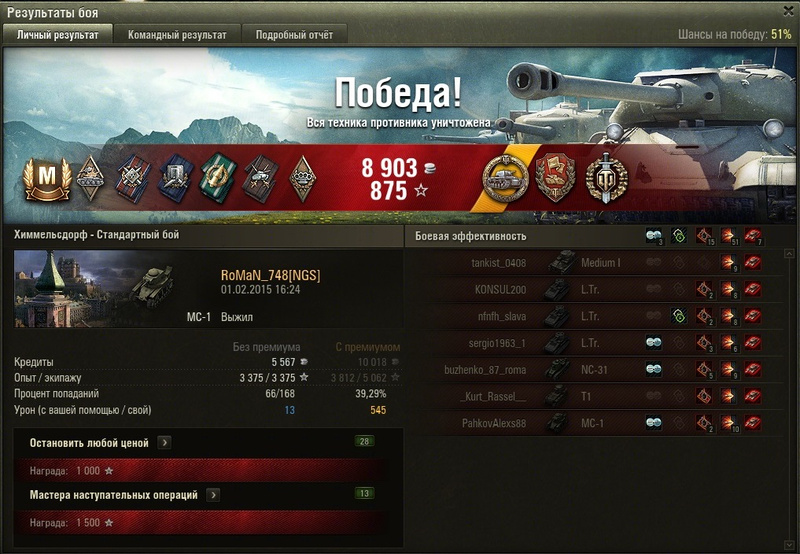This screenshot has width=800, height=554.
Task: Select the tankist_0408 Medium I row
Action: point(600,263)
